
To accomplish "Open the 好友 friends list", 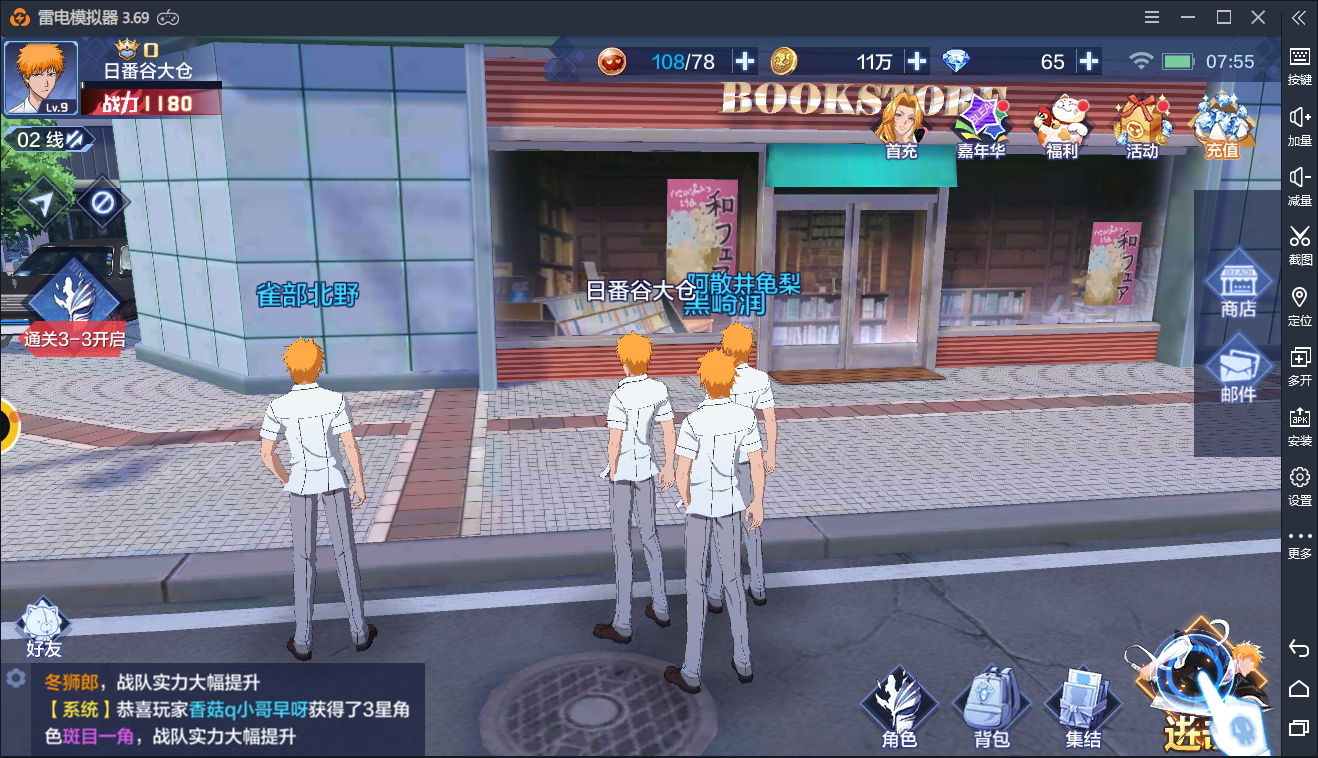I will [43, 628].
